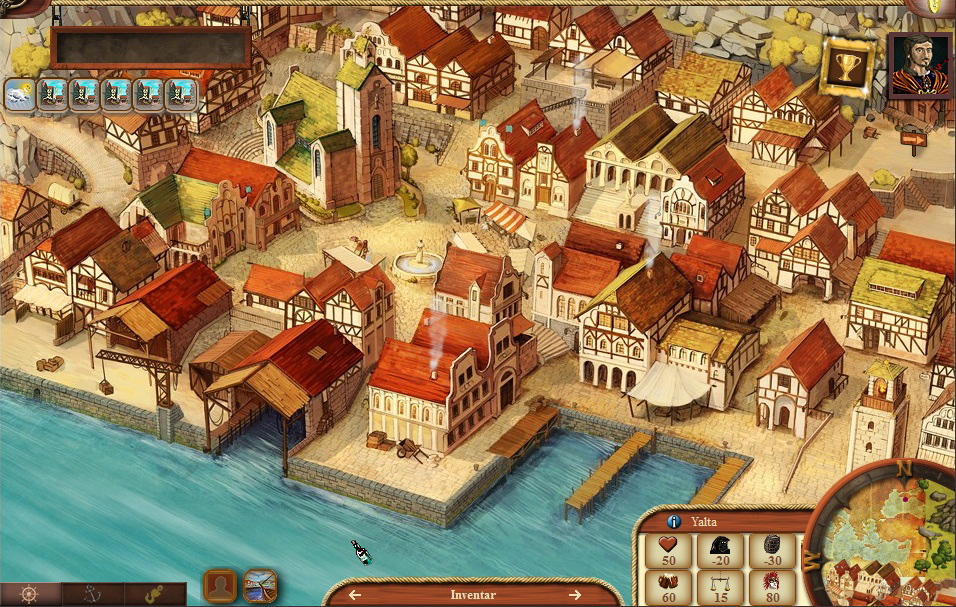956x607 pixels.
Task: Select the black hood stat icon
Action: point(720,545)
